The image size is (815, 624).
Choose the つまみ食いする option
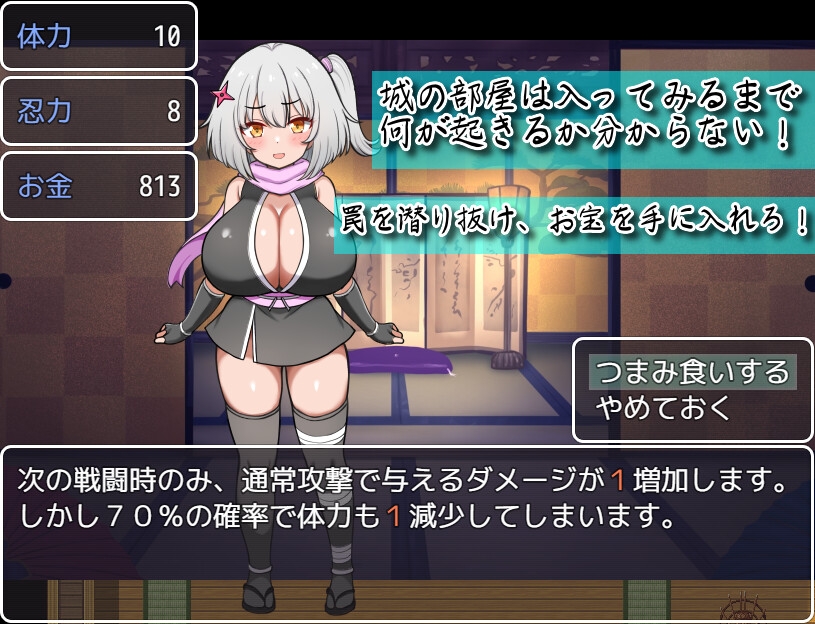692,372
